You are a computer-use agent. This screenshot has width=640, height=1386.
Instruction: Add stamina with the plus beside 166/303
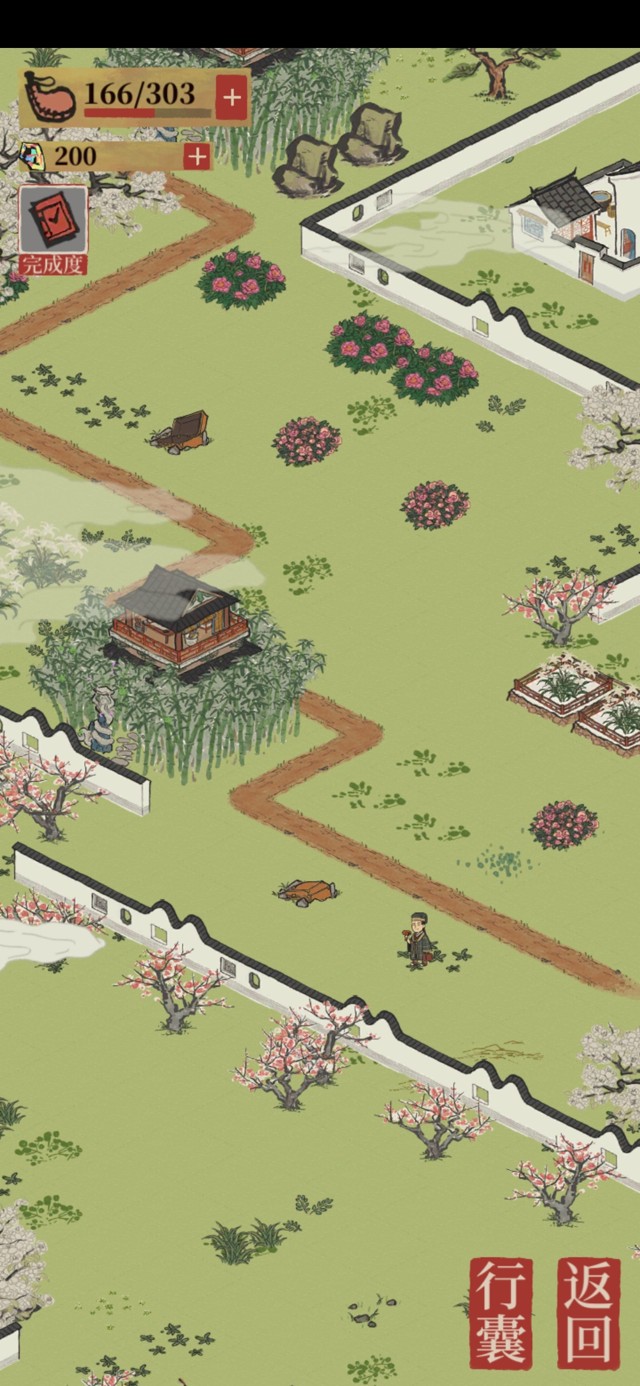(x=231, y=98)
